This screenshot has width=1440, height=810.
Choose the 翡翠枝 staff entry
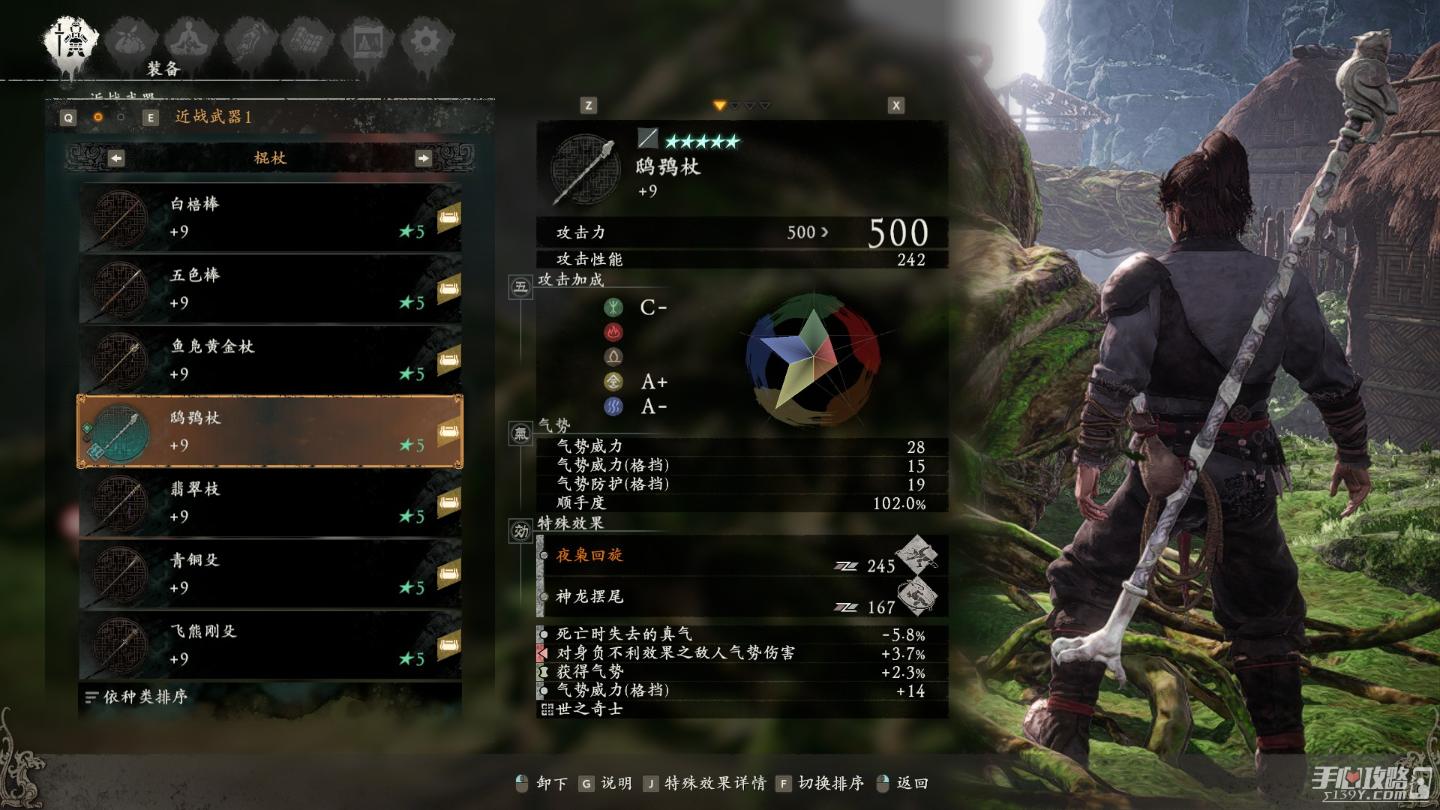click(270, 502)
